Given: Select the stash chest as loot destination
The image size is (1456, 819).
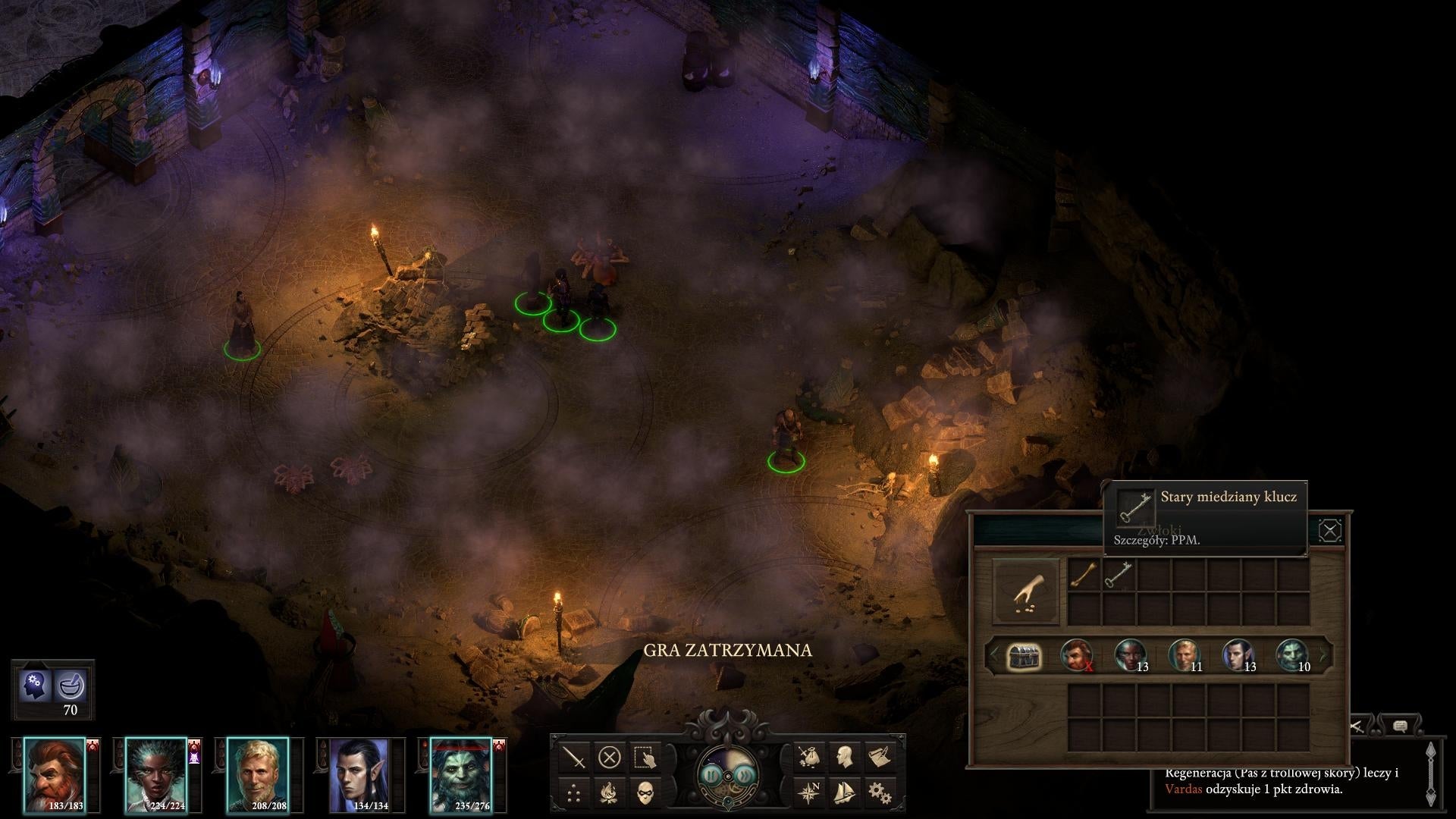Looking at the screenshot, I should pos(1023,656).
